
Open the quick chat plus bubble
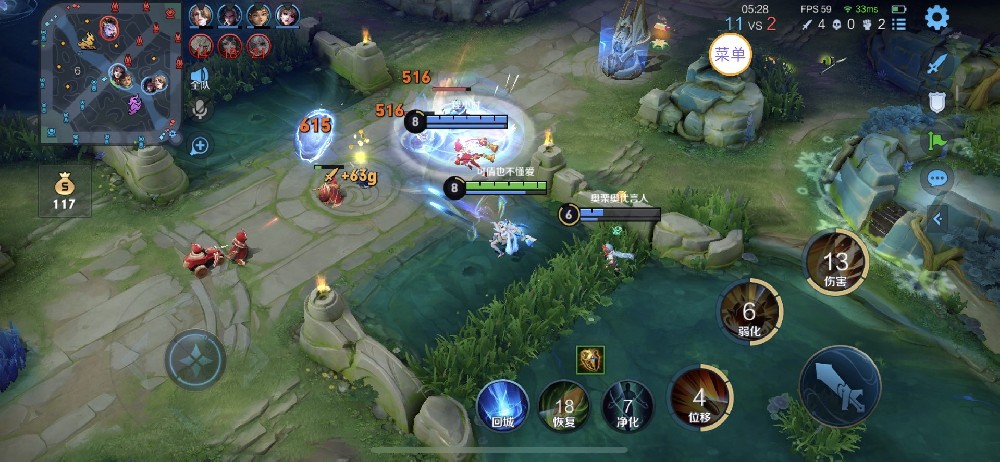pyautogui.click(x=200, y=146)
